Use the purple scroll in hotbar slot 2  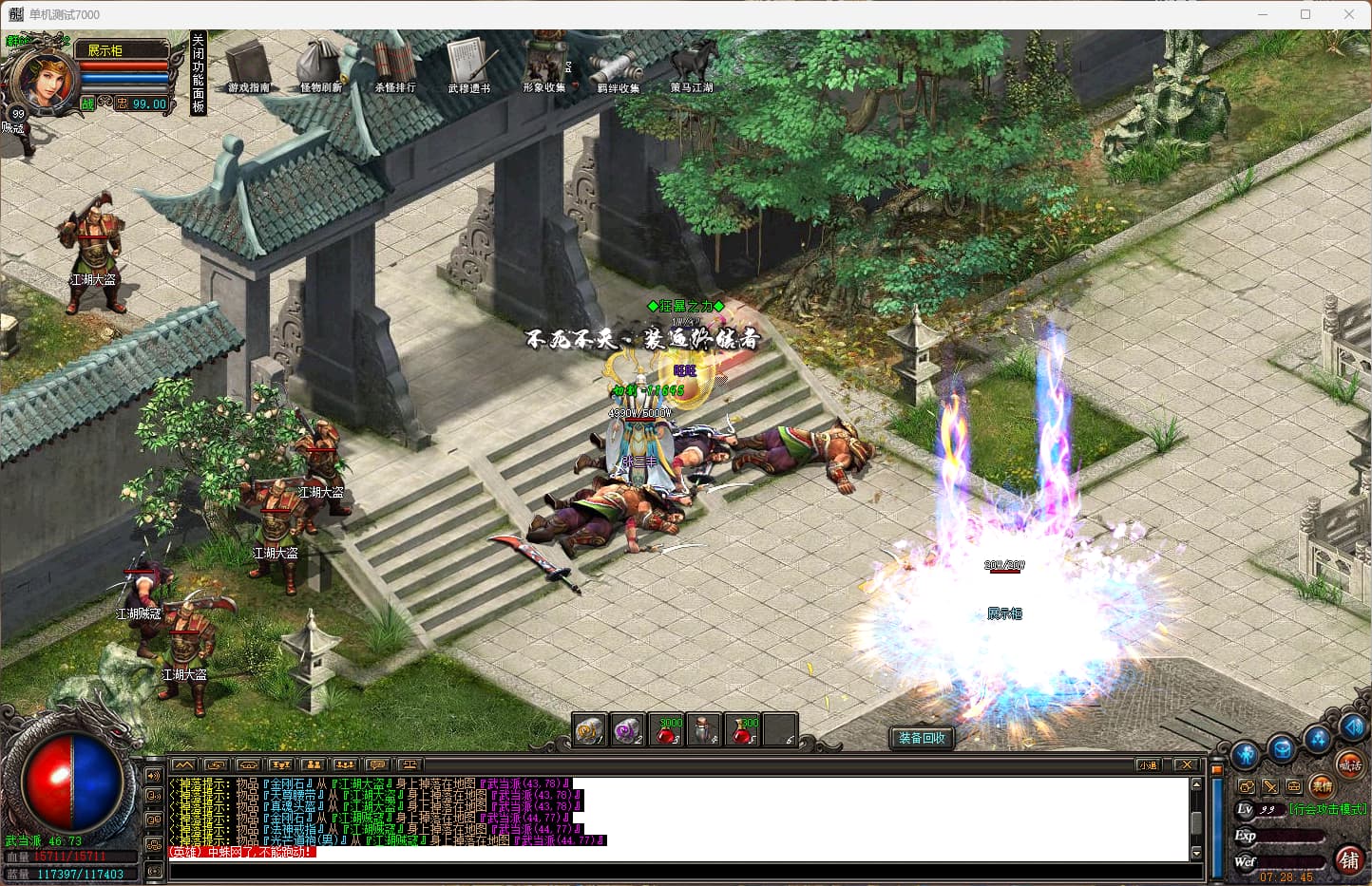[628, 730]
